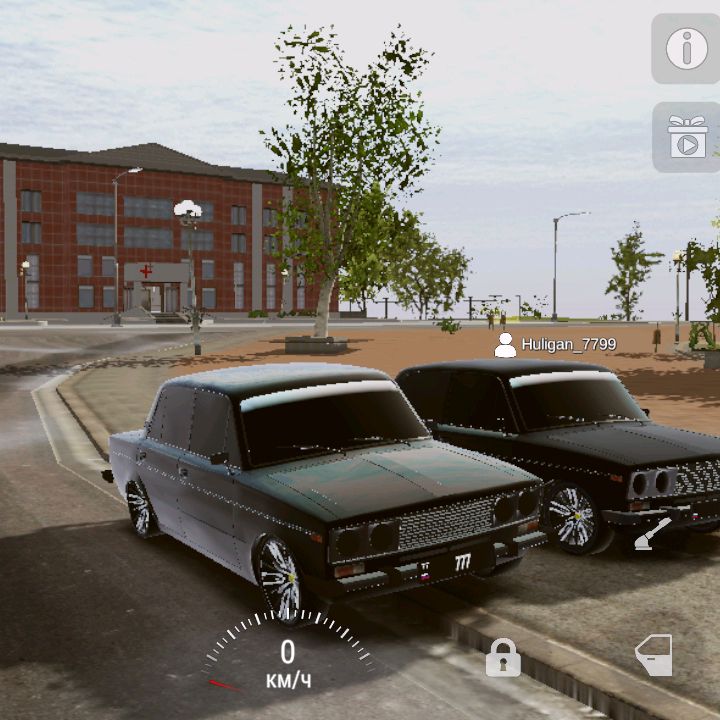Open the info panel button

coord(686,48)
